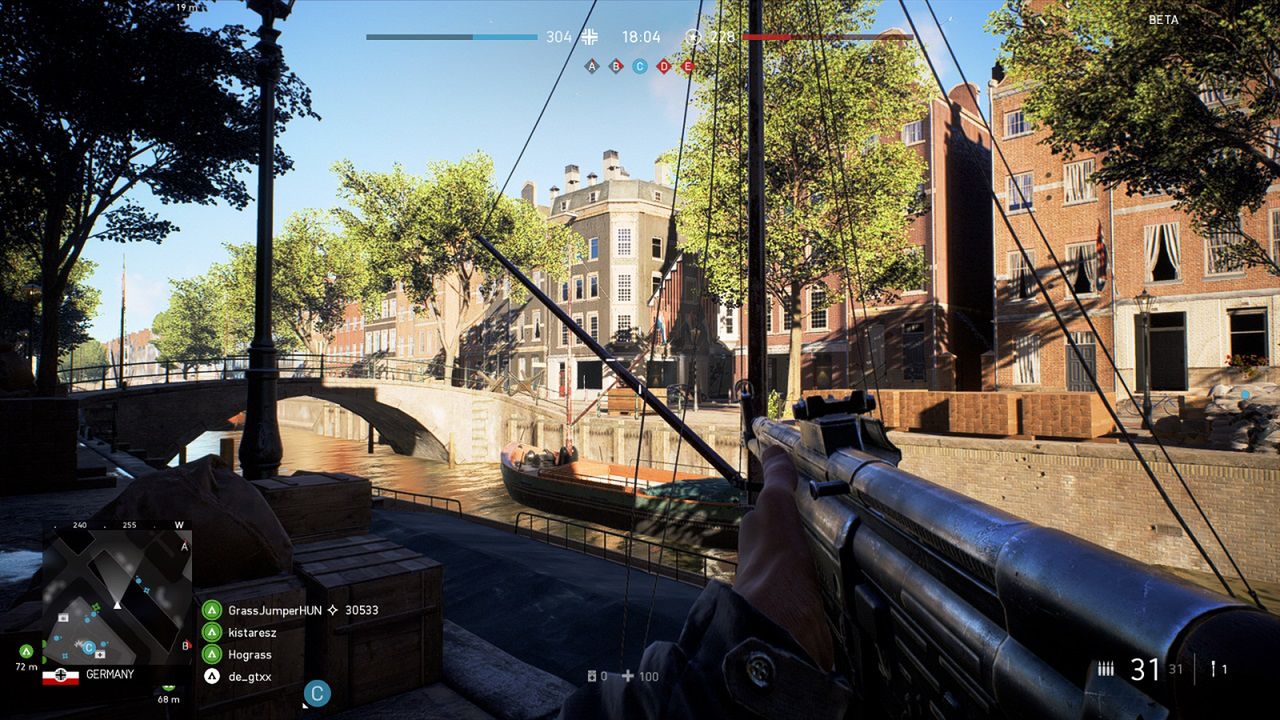Click the minimap

coord(116,597)
